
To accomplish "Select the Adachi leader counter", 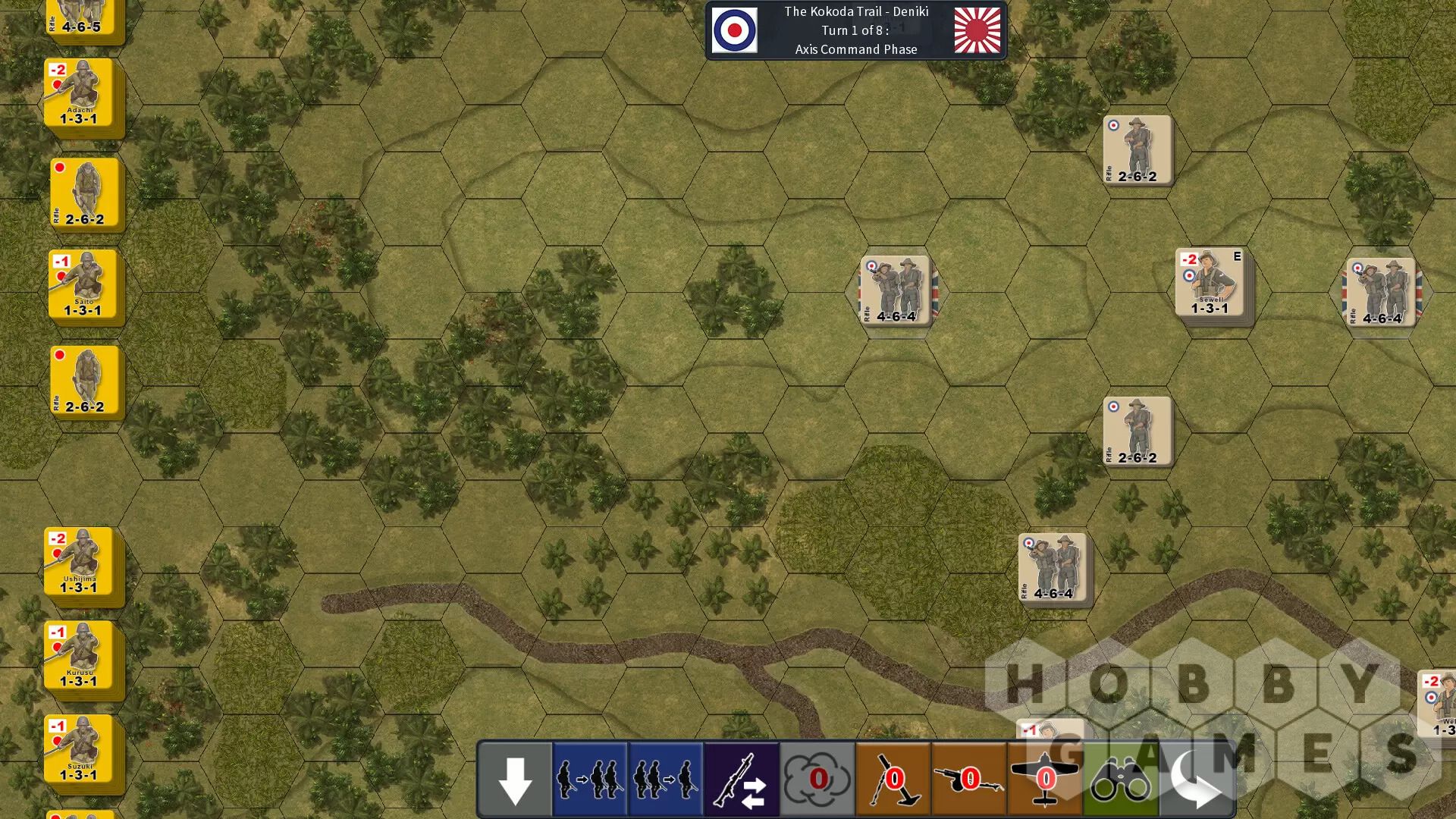I will coord(79,93).
